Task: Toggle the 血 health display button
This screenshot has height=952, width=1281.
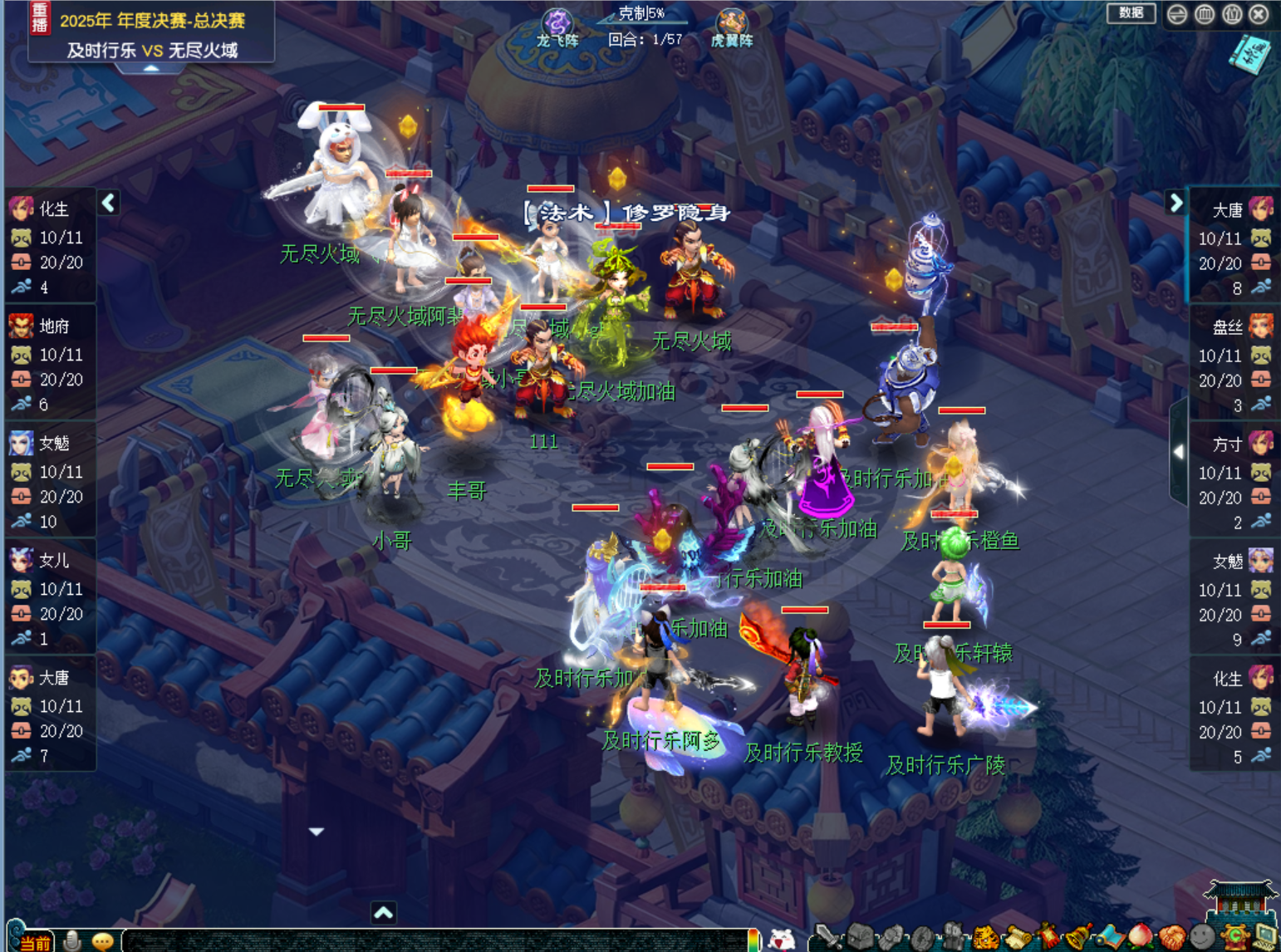Action: coord(1205,14)
